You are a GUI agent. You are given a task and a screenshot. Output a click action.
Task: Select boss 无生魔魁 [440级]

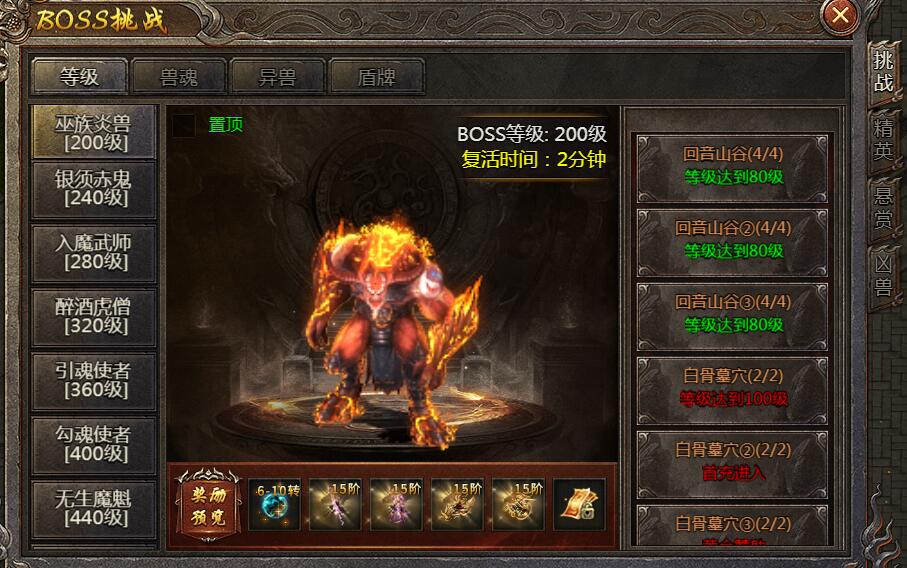click(94, 506)
